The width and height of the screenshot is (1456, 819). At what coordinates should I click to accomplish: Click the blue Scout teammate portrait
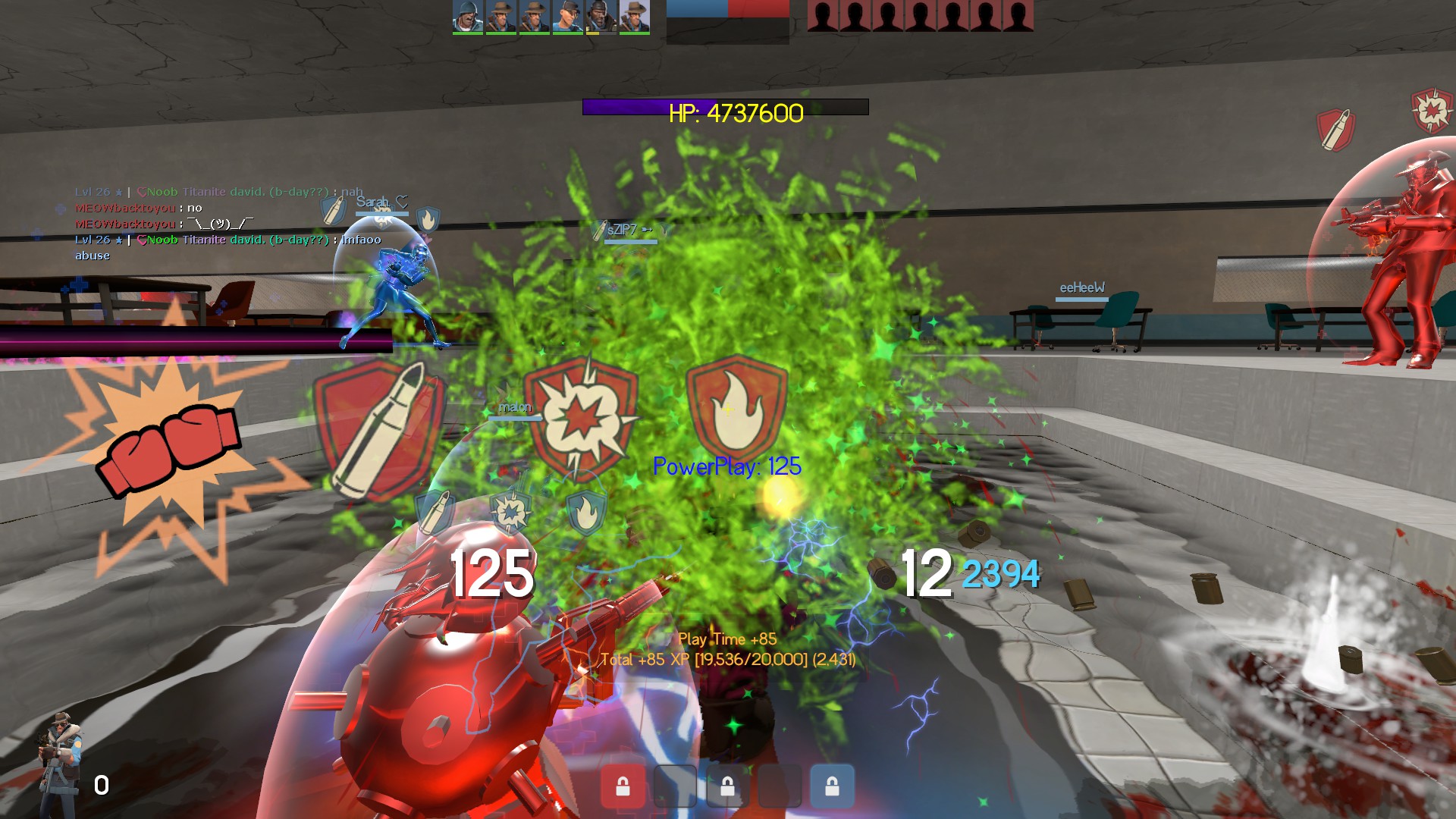(567, 17)
